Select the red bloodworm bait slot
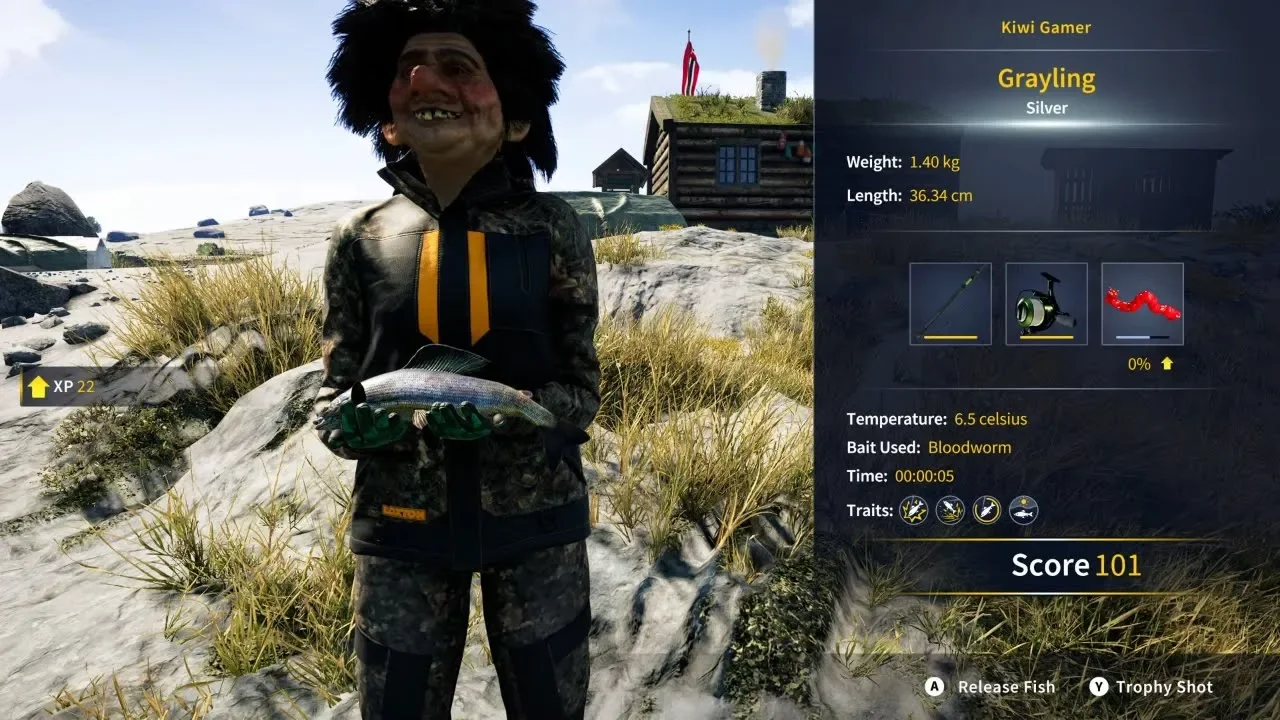 [x=1142, y=304]
